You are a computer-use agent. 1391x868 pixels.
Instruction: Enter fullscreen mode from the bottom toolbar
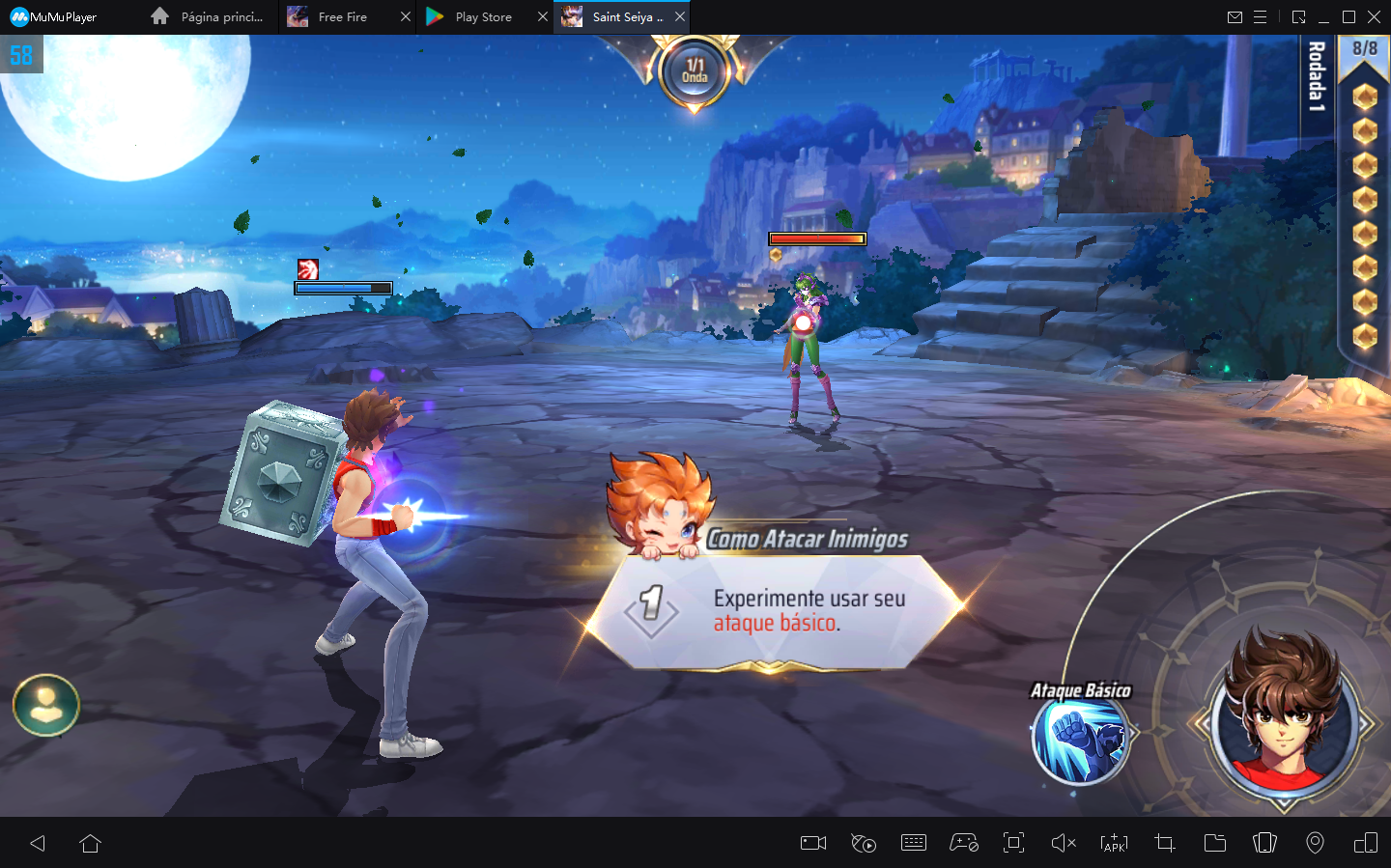click(x=1013, y=843)
